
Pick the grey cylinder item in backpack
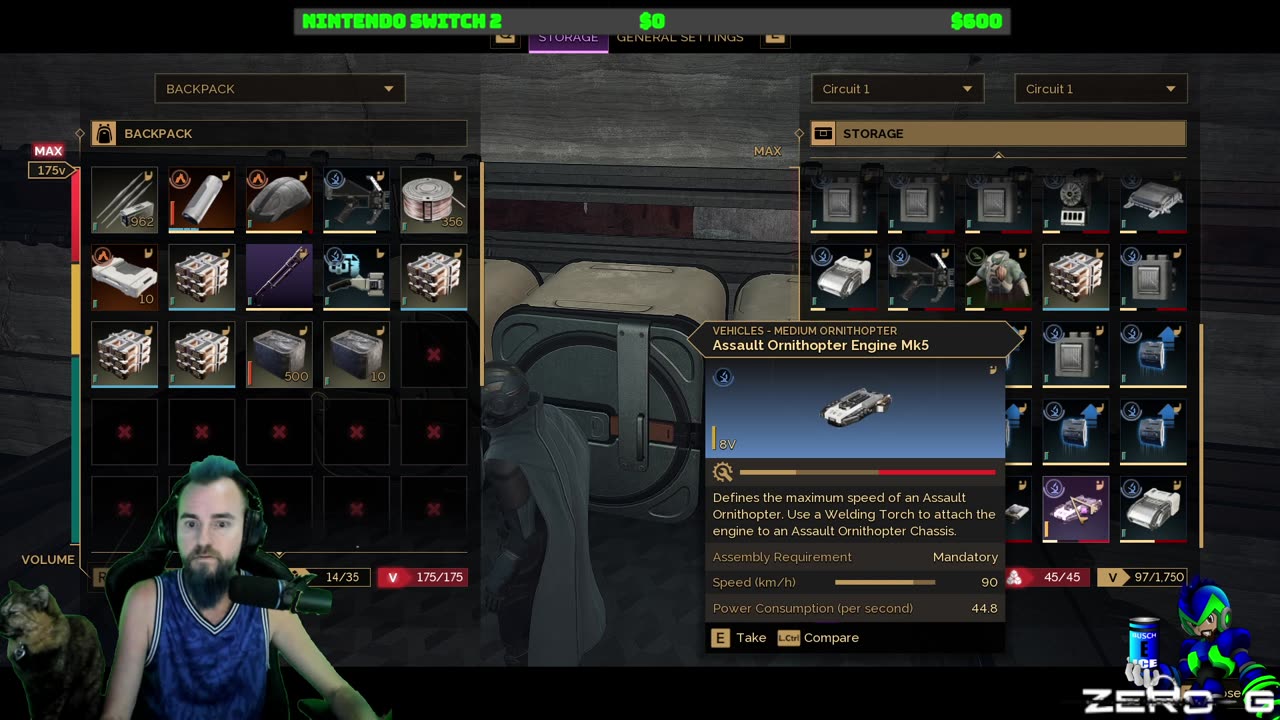point(202,199)
